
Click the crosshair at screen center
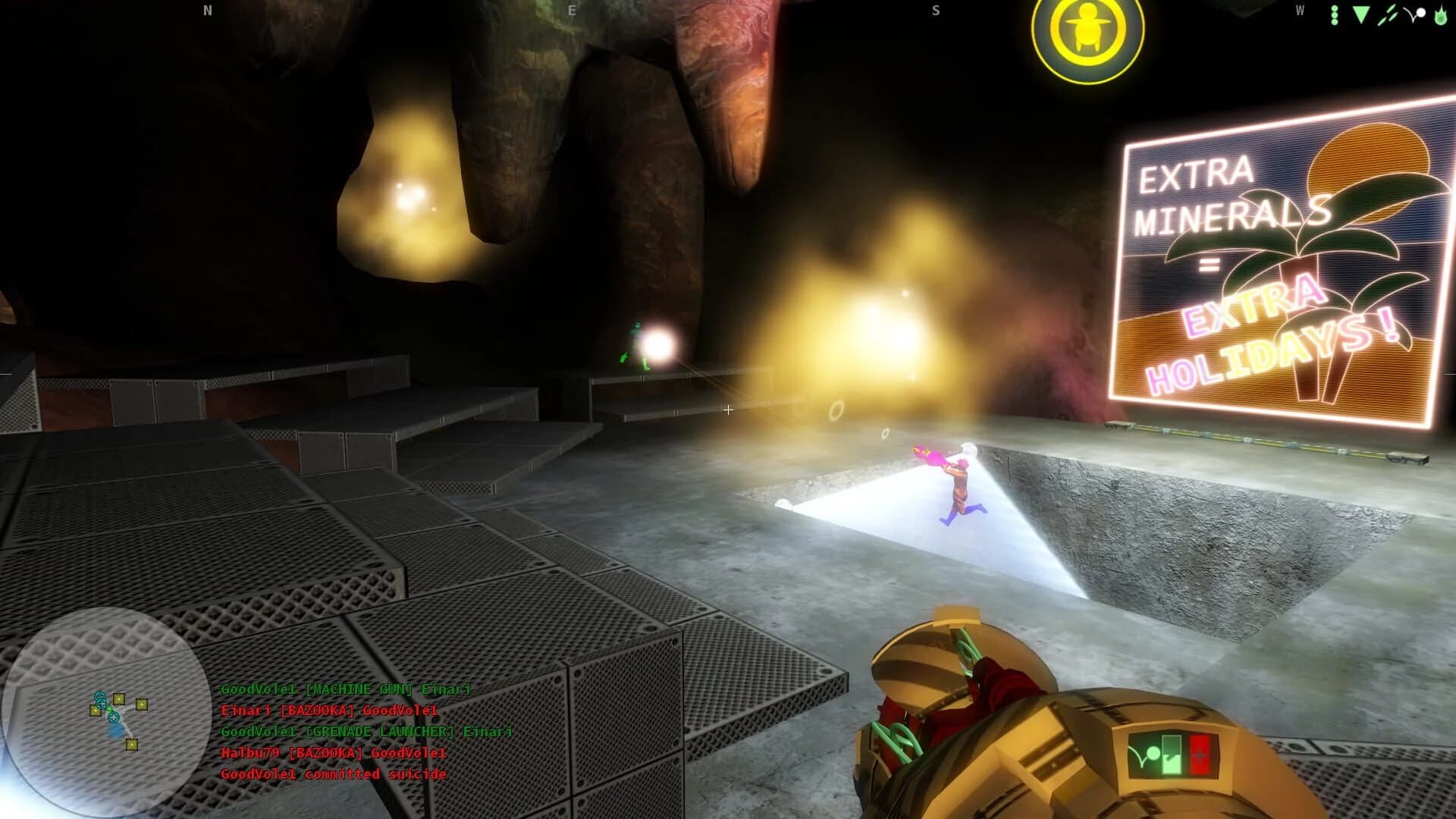point(728,409)
